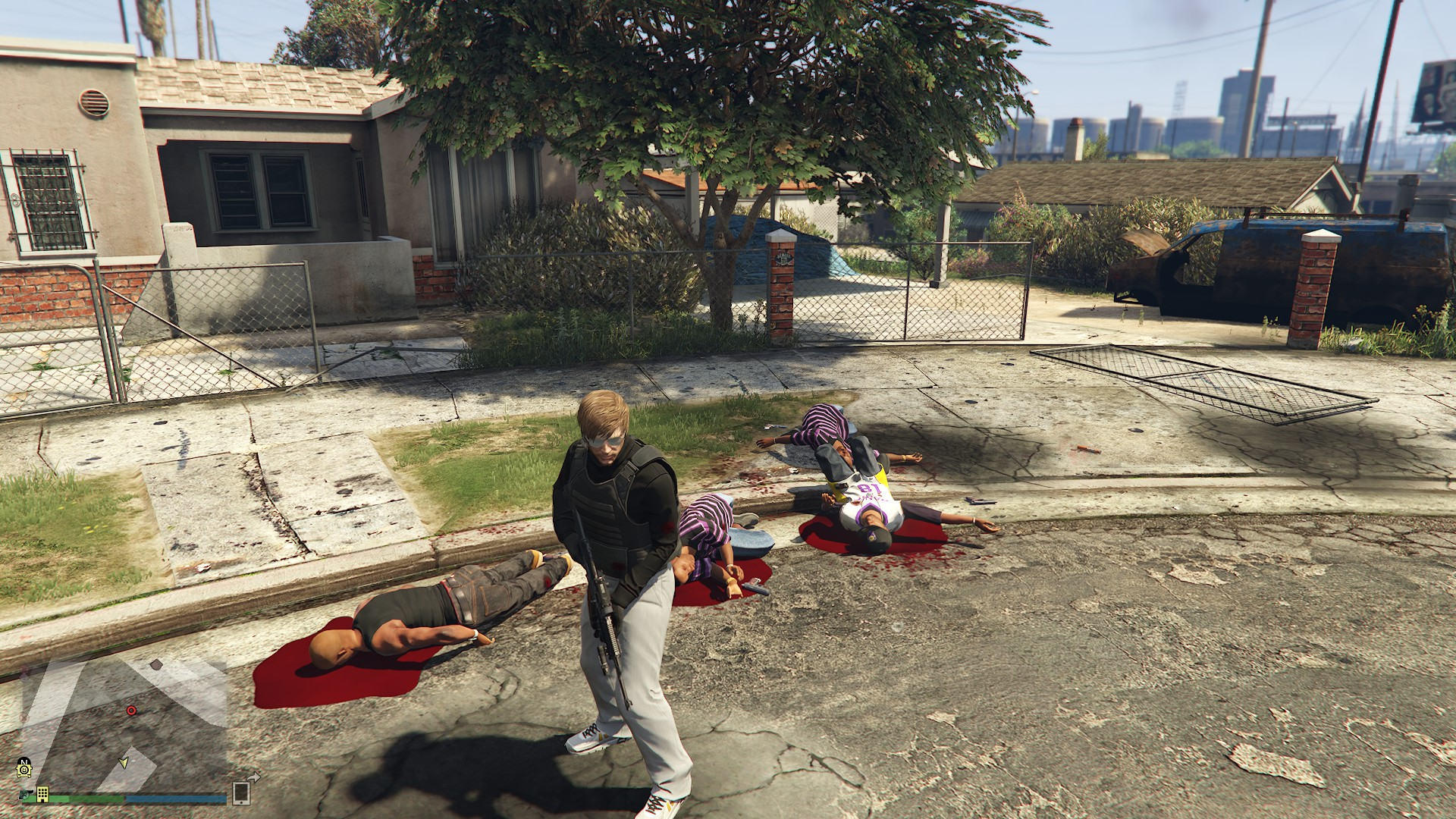The image size is (1456, 819).
Task: Click the red circle blip on minimap
Action: pyautogui.click(x=131, y=711)
